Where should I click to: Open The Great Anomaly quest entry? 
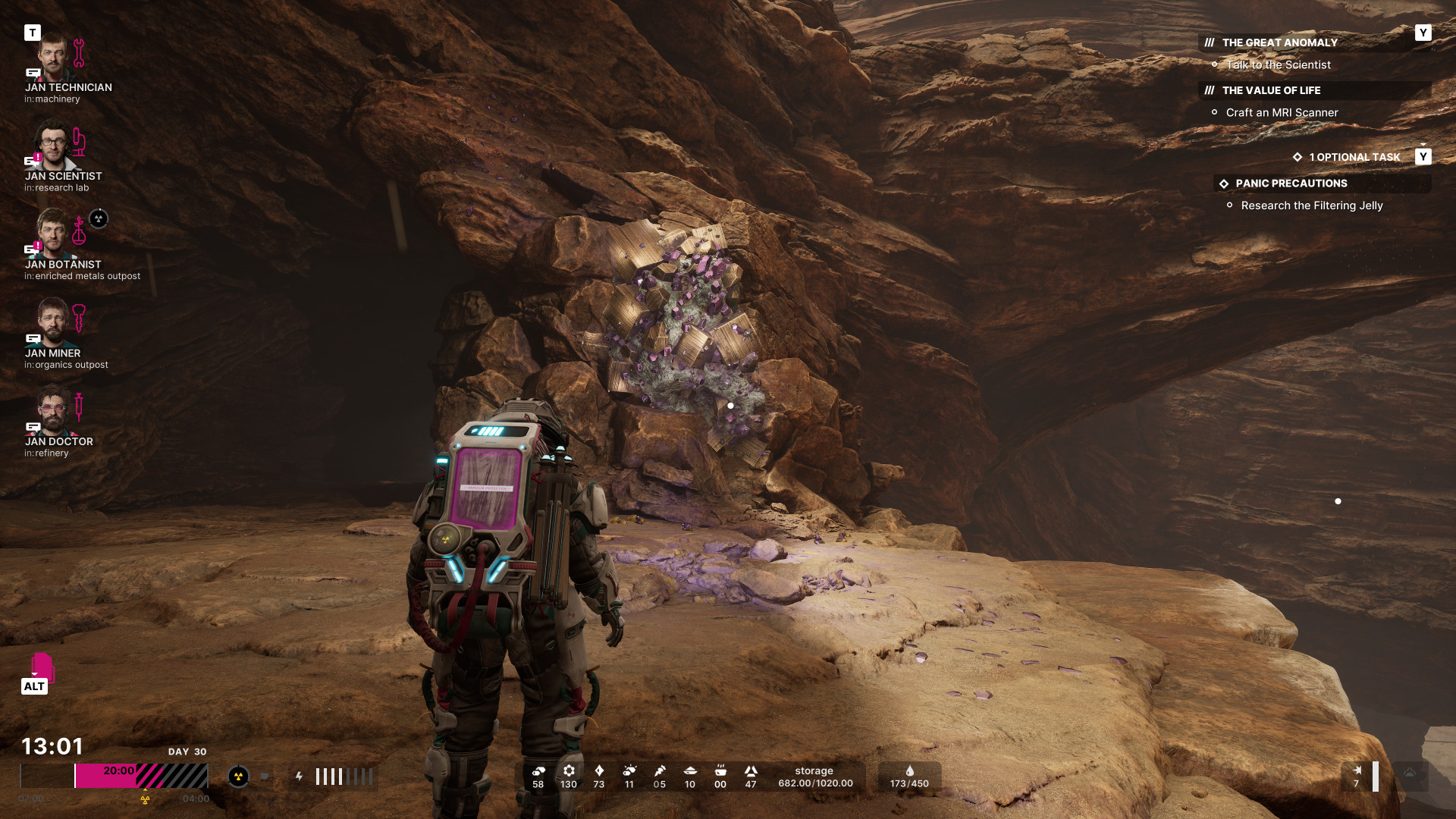click(1279, 42)
